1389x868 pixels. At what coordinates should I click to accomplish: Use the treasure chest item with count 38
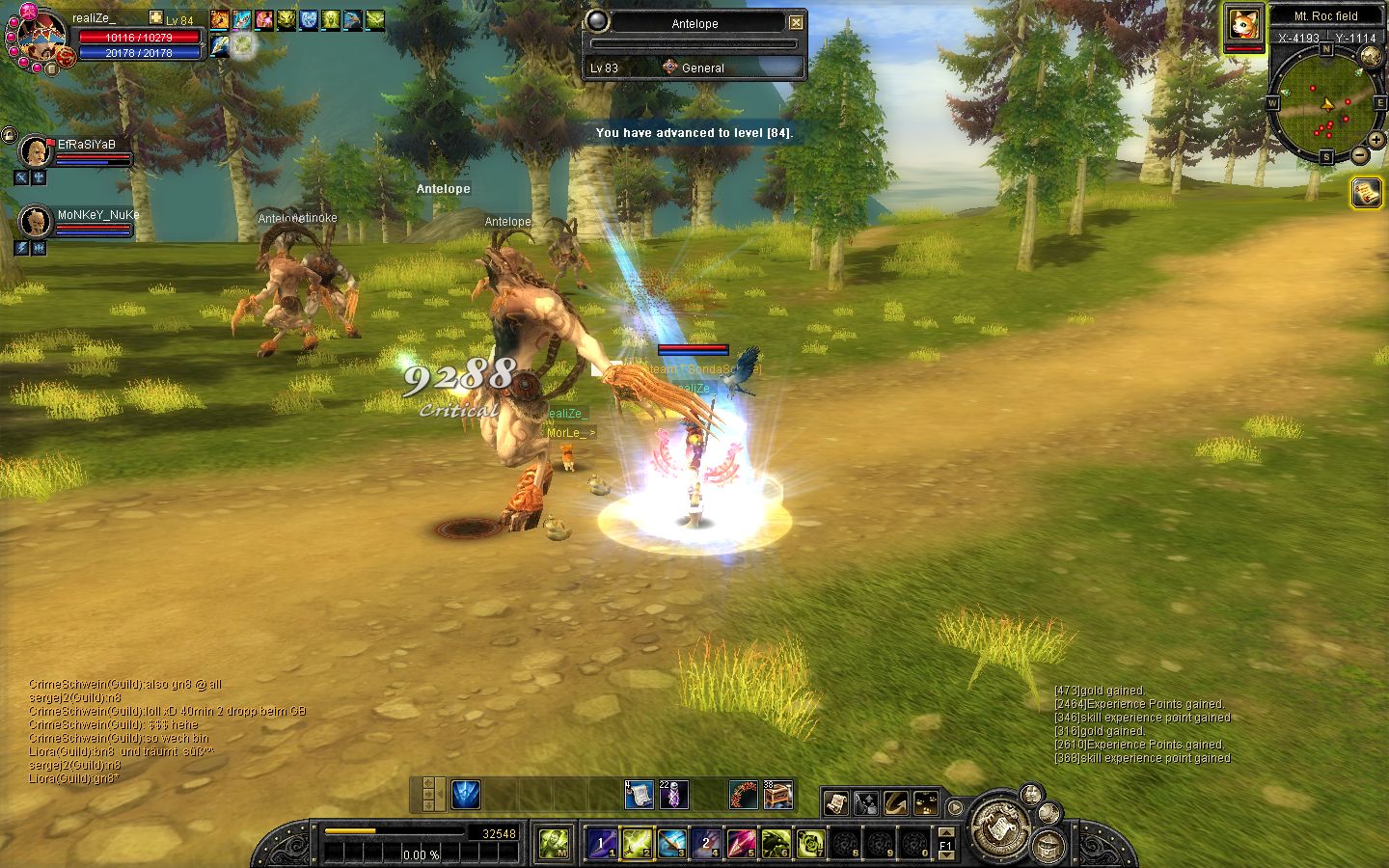click(777, 795)
